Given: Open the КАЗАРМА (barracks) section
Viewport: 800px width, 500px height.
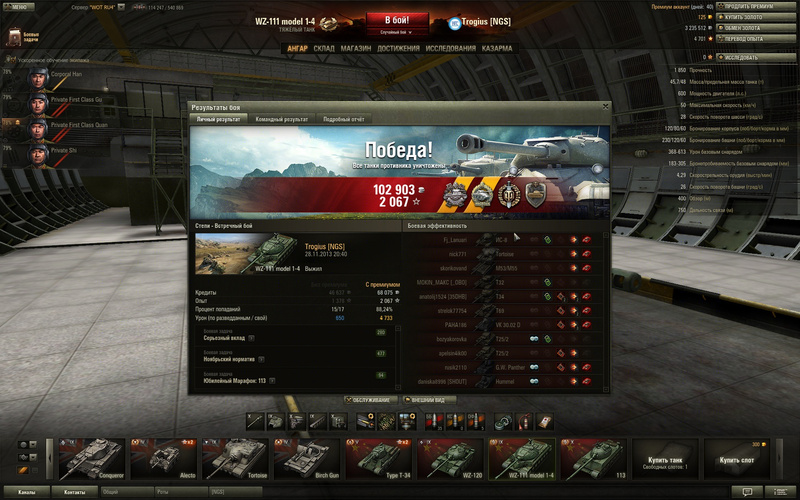Looking at the screenshot, I should pyautogui.click(x=497, y=47).
